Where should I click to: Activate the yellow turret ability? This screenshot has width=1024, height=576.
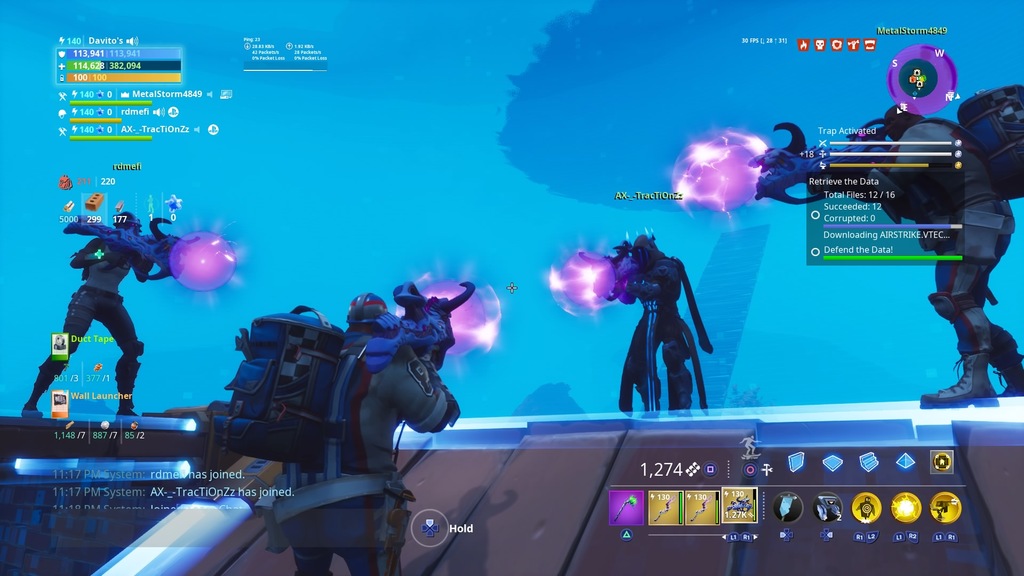(945, 507)
